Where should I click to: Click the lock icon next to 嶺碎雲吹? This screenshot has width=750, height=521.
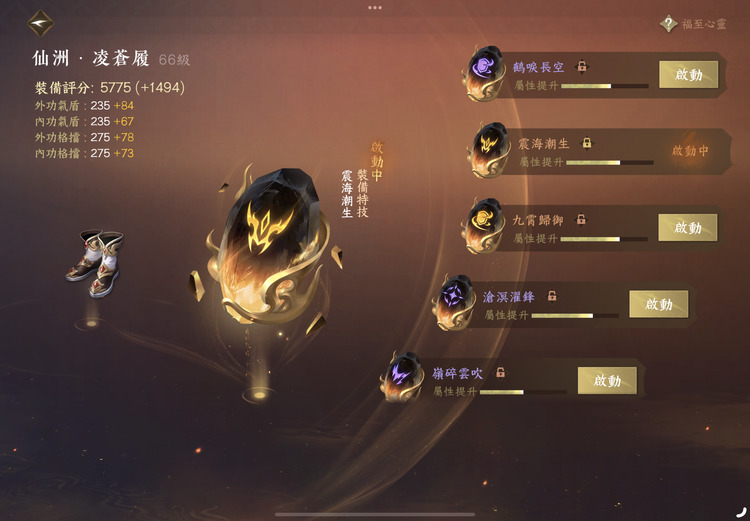coord(500,372)
